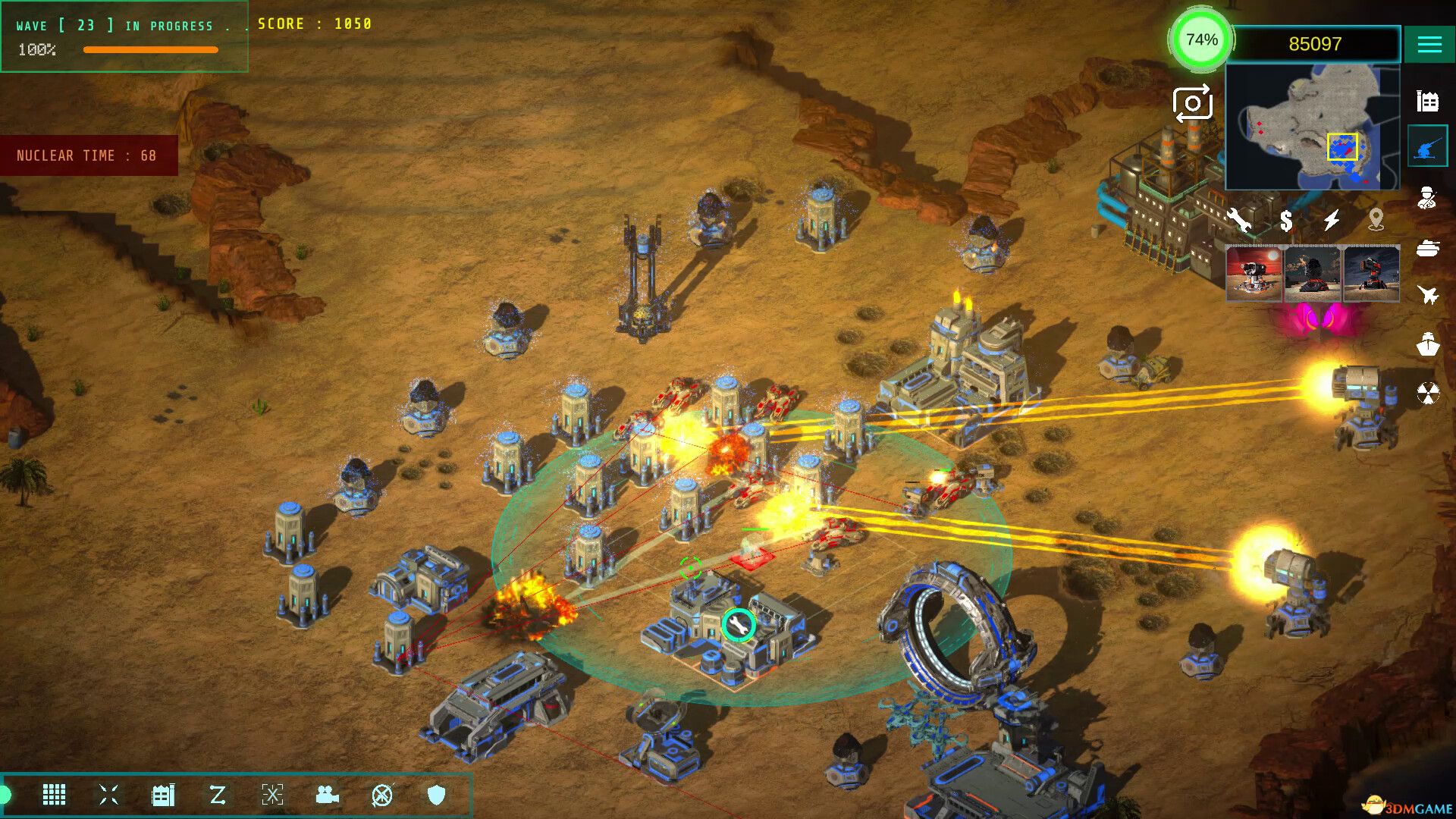The image size is (1456, 819).
Task: Activate the dollar sell tool
Action: pos(1286,221)
